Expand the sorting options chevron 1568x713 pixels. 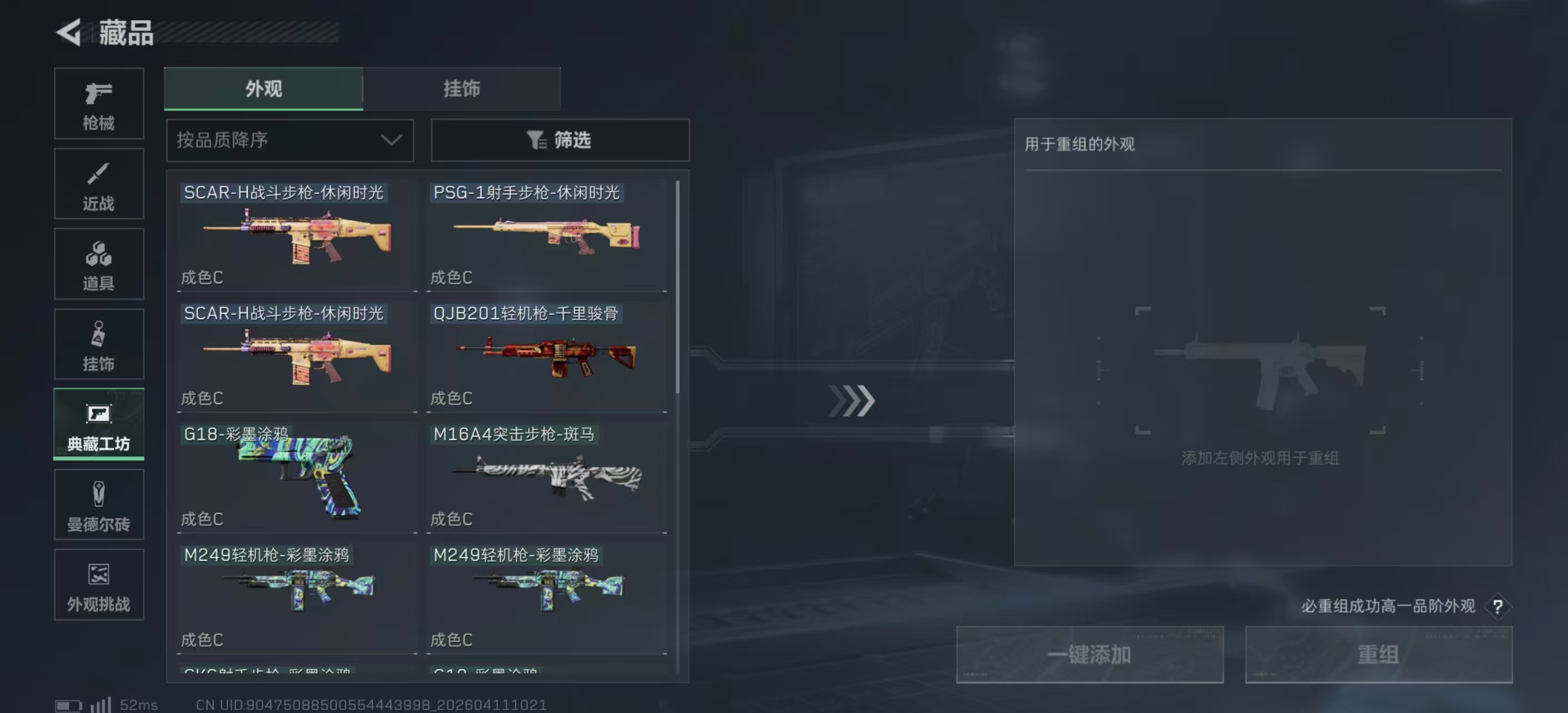[x=391, y=140]
